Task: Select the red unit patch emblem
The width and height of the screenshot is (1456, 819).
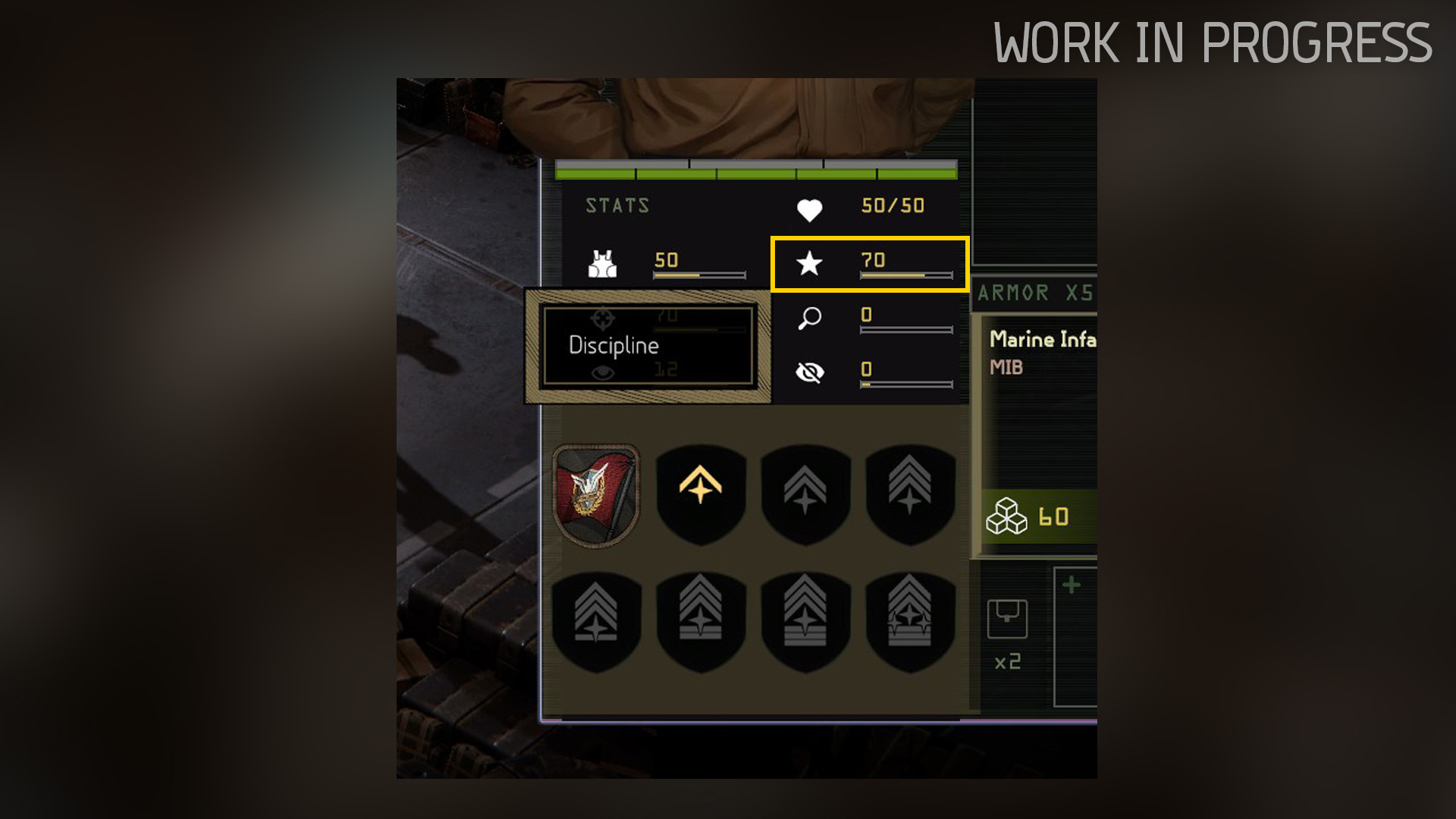Action: [598, 494]
